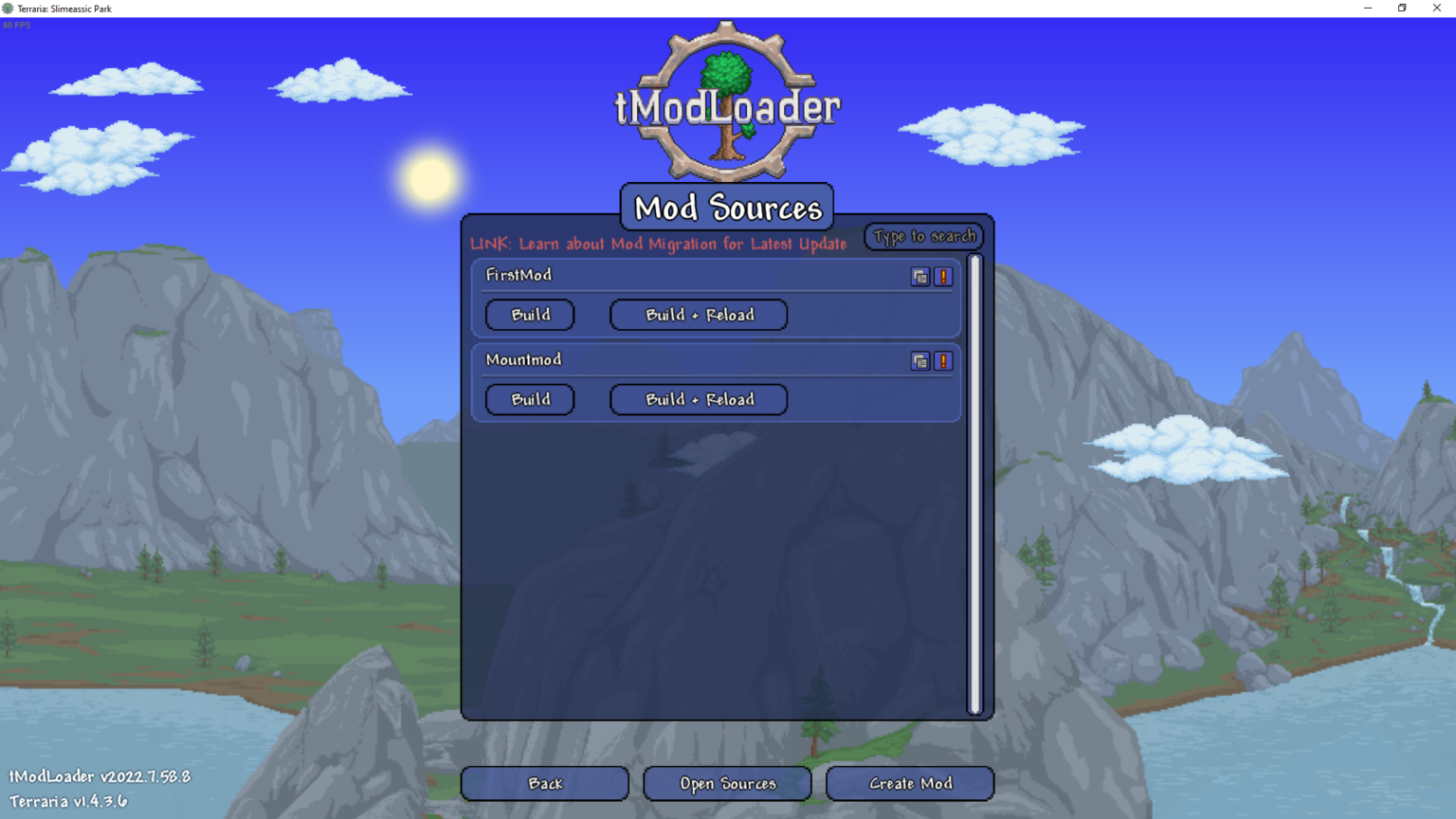Image resolution: width=1456 pixels, height=819 pixels.
Task: Select the Mountmod header row
Action: (664, 360)
